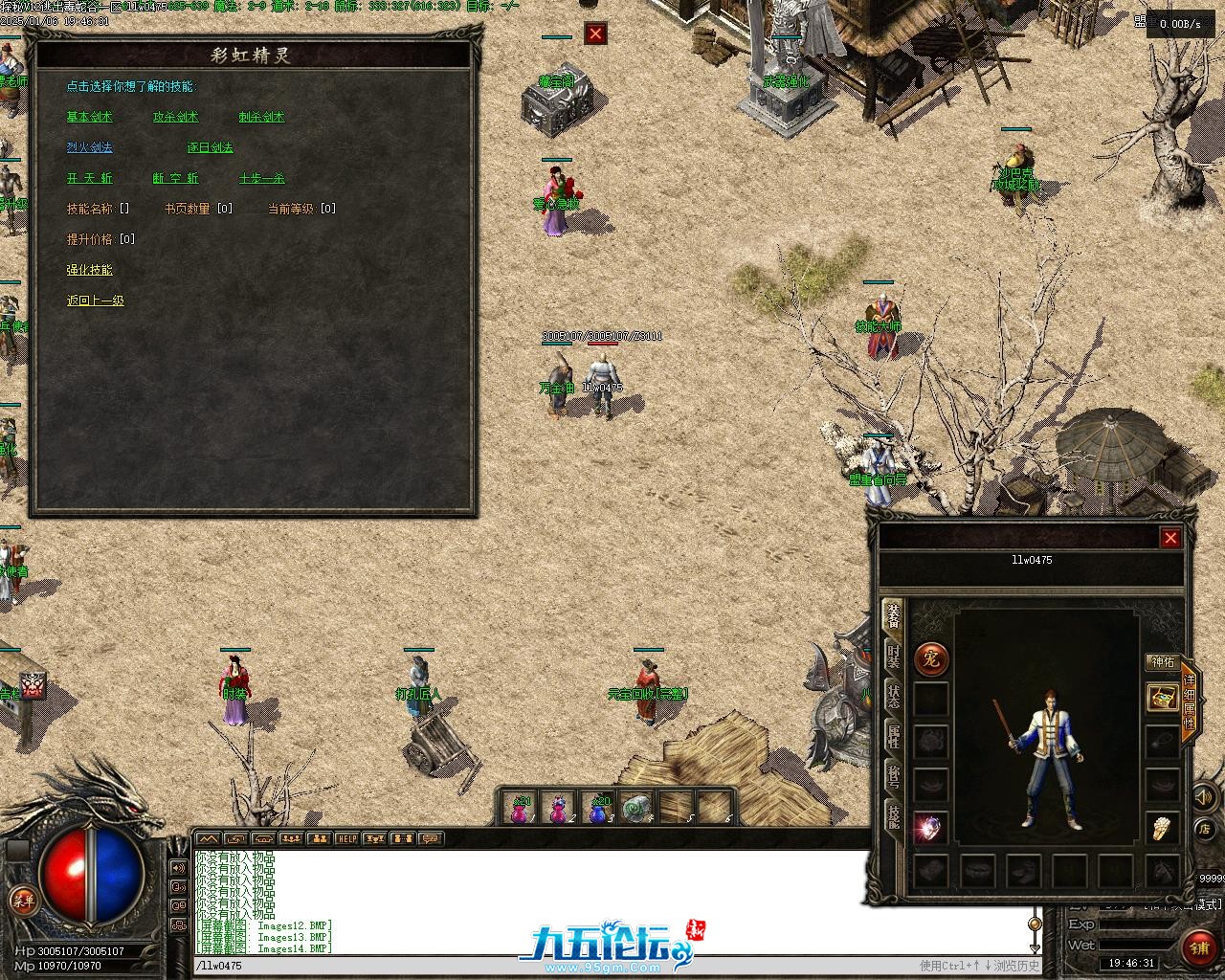Click the 神佑 button
Viewport: 1225px width, 980px height.
pyautogui.click(x=1162, y=661)
